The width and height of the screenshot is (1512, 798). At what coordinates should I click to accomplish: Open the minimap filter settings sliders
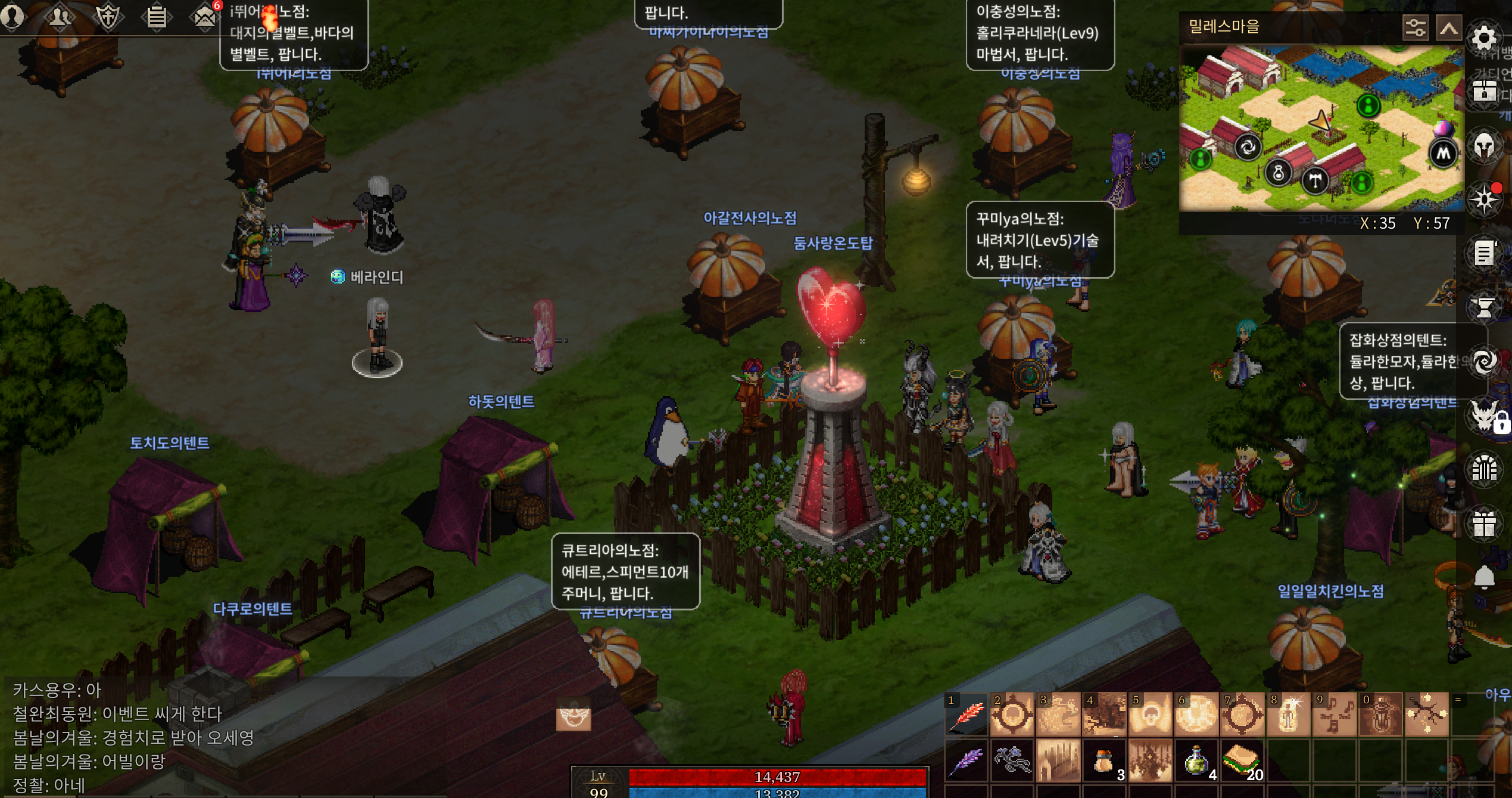(1415, 27)
